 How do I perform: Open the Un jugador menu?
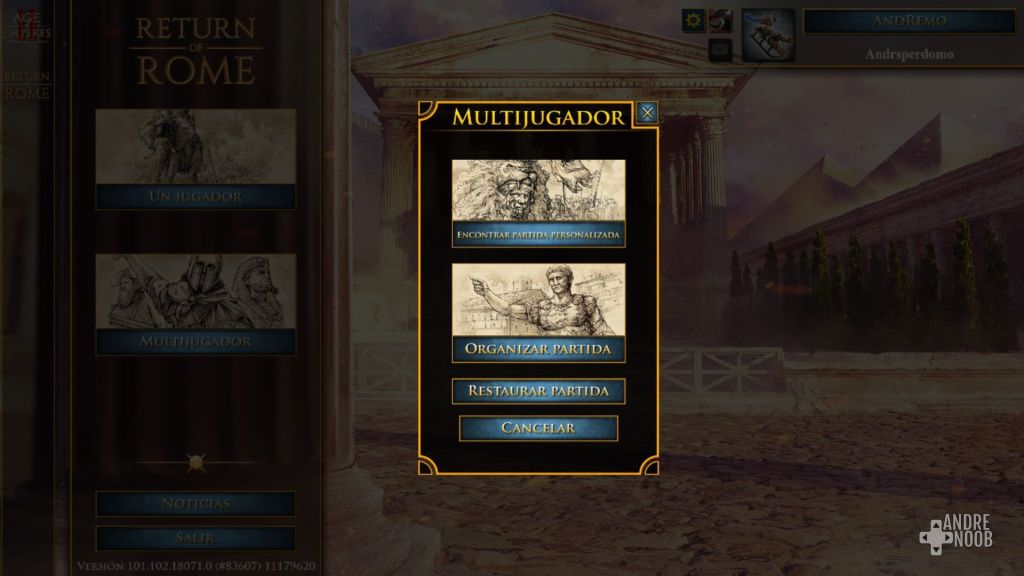tap(196, 160)
